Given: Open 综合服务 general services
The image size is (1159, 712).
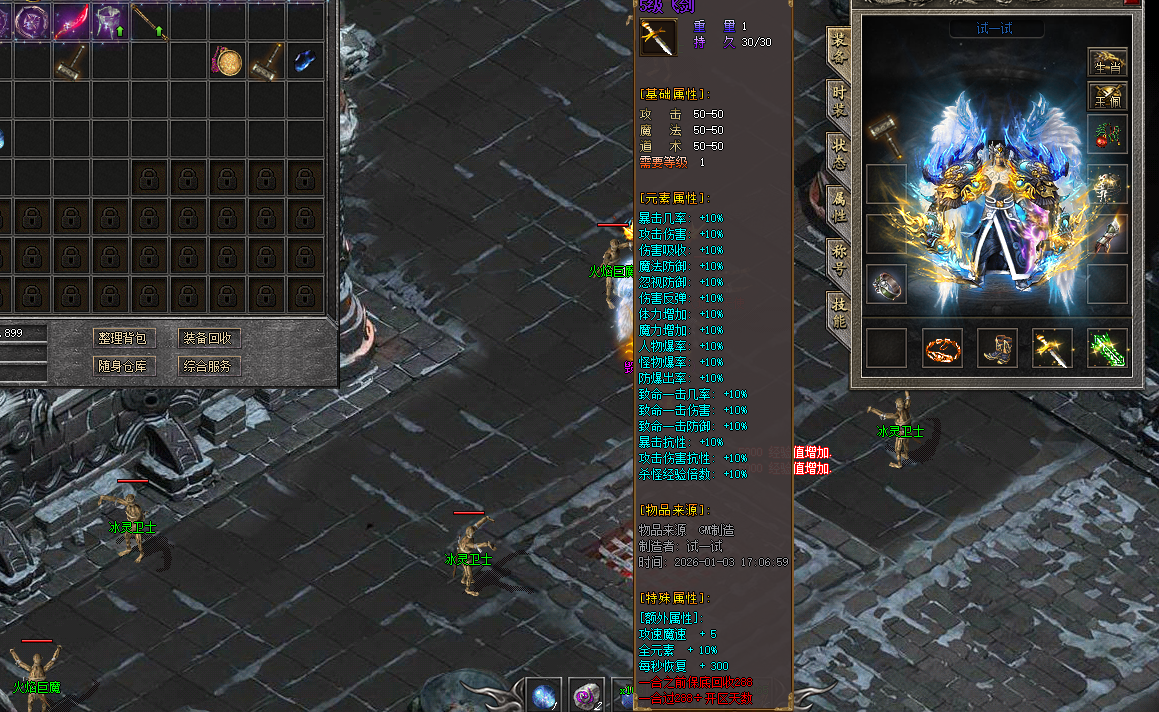Looking at the screenshot, I should (209, 366).
